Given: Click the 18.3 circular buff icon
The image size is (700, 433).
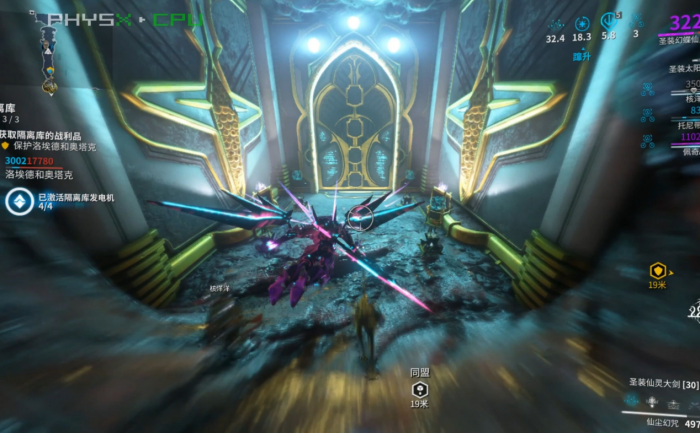Looking at the screenshot, I should click(583, 23).
